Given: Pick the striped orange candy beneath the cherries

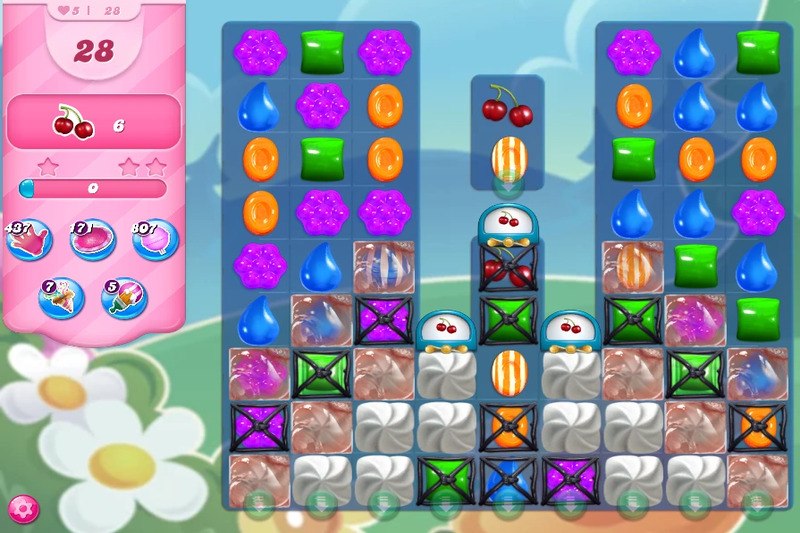Looking at the screenshot, I should pyautogui.click(x=508, y=158).
